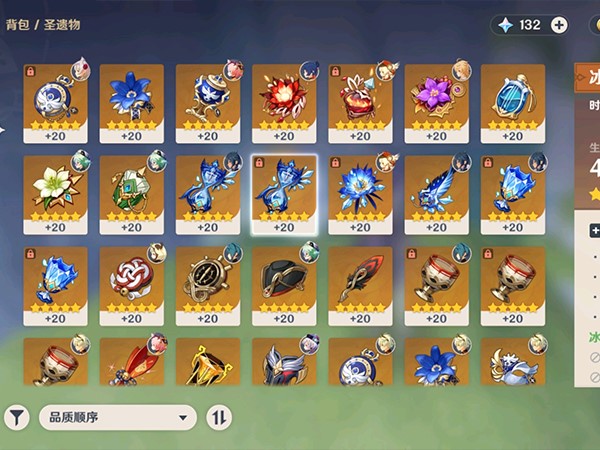
Task: Choose the black tricorn hat artifact
Action: pyautogui.click(x=283, y=280)
